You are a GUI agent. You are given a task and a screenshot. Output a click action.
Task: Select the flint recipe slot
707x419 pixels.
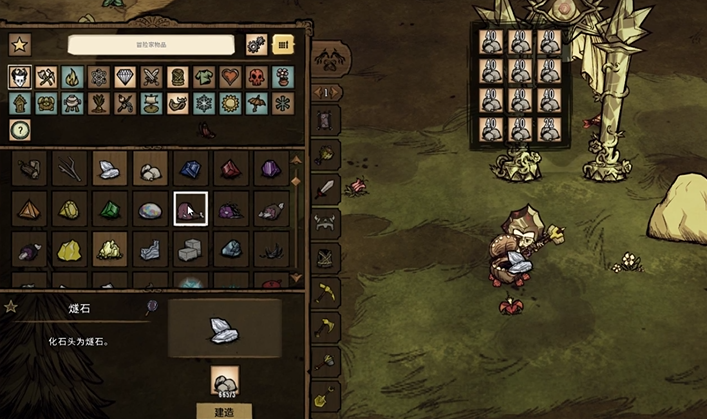[109, 170]
